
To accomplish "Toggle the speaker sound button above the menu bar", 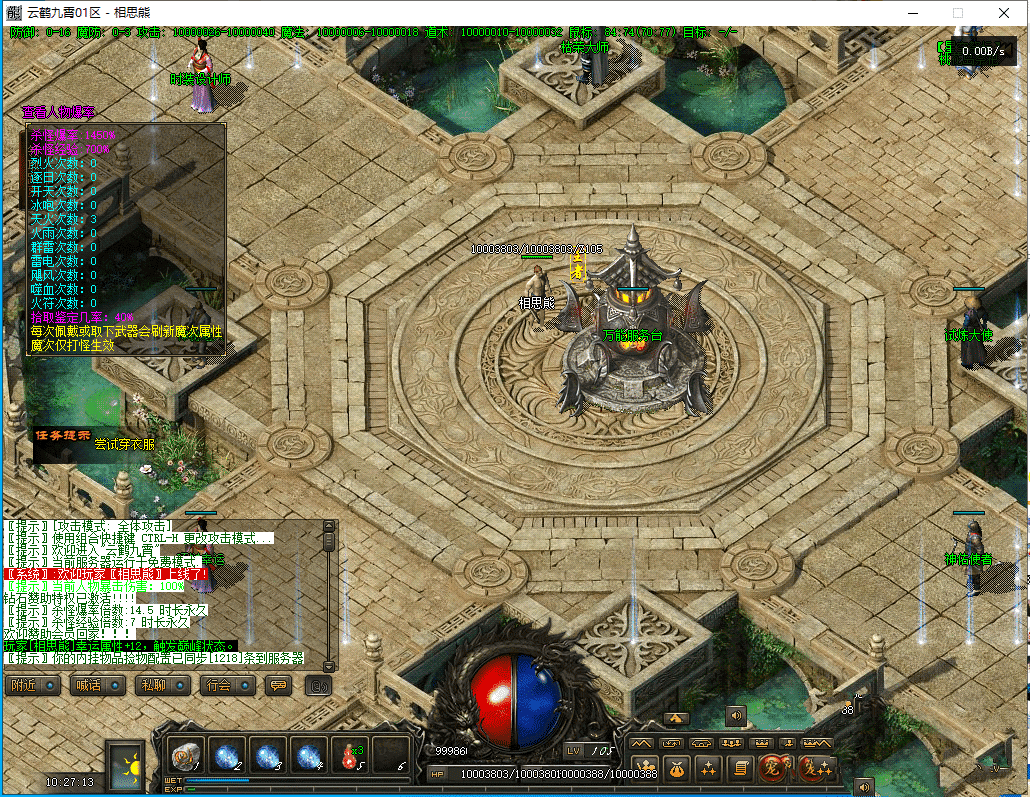I will tap(735, 715).
